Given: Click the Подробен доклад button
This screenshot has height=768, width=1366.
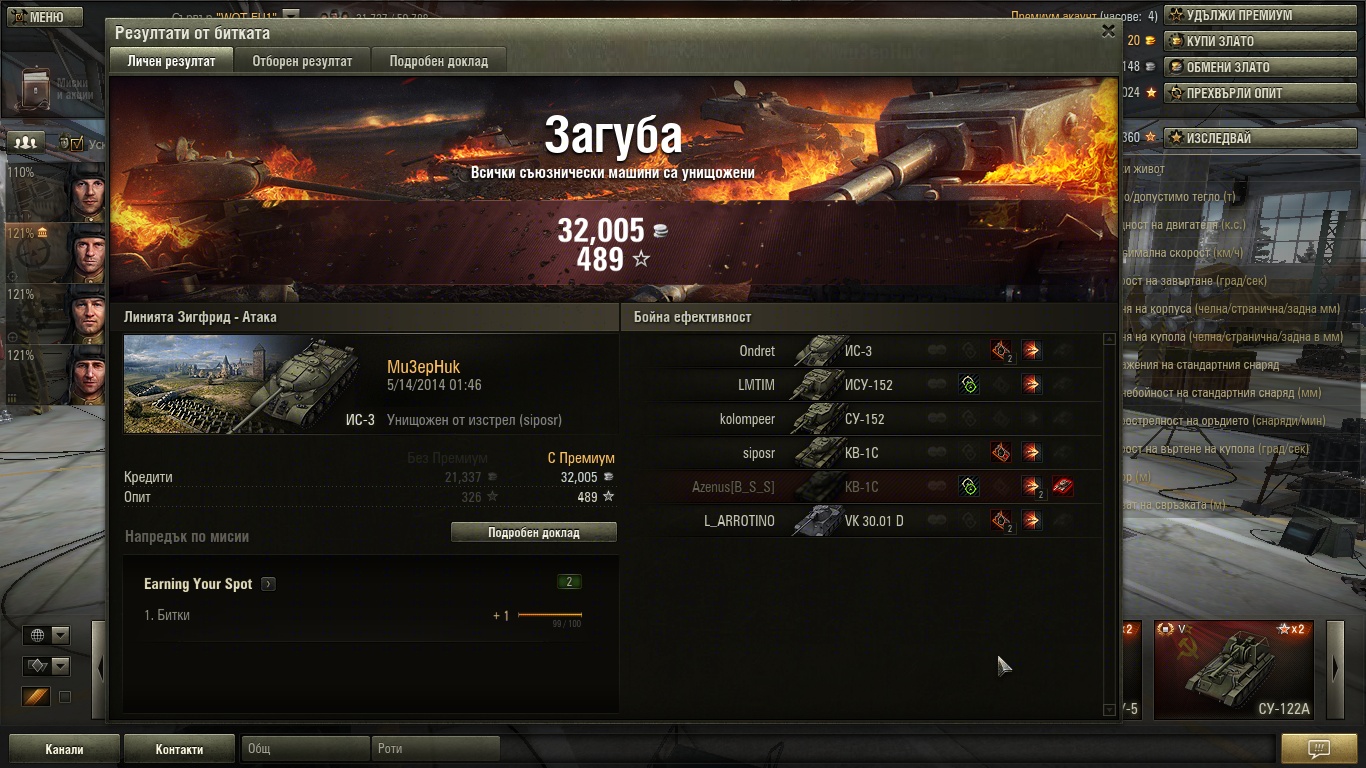Looking at the screenshot, I should pyautogui.click(x=533, y=532).
